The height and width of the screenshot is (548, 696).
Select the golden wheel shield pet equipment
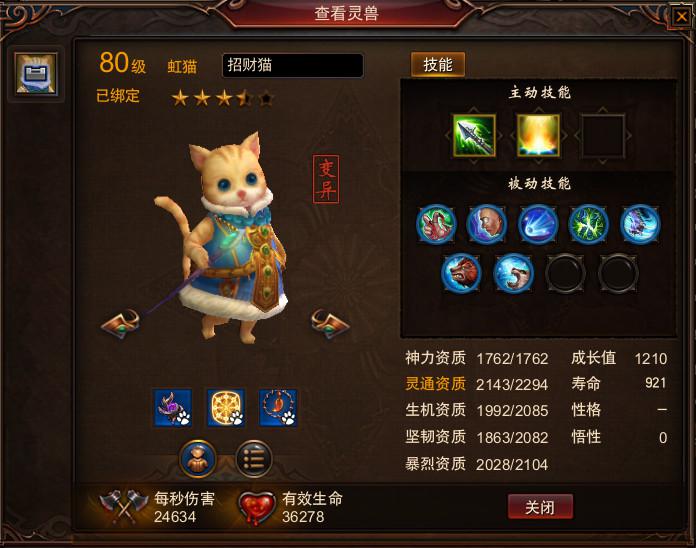coord(225,408)
